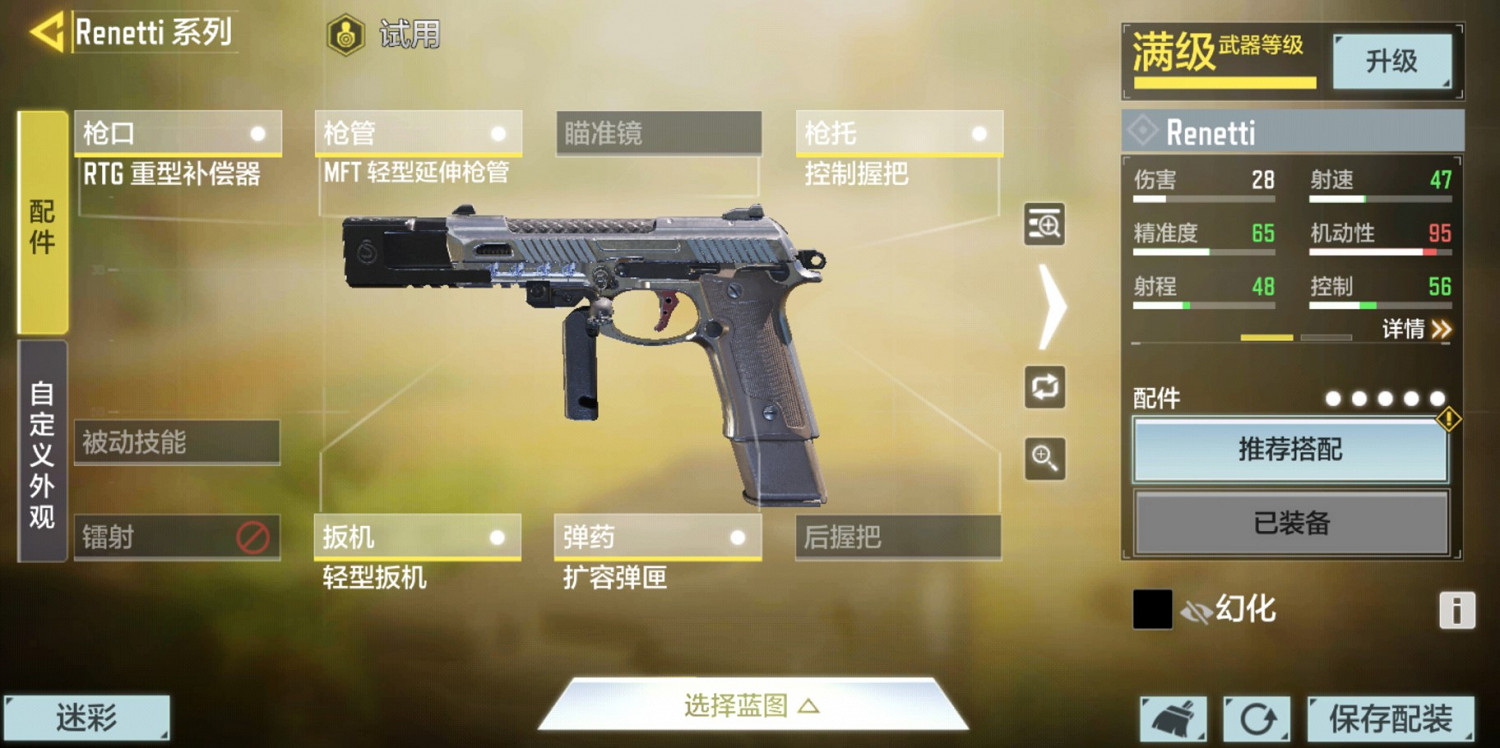Click the warning badge on 推荐搭配
The height and width of the screenshot is (748, 1500).
click(1450, 420)
